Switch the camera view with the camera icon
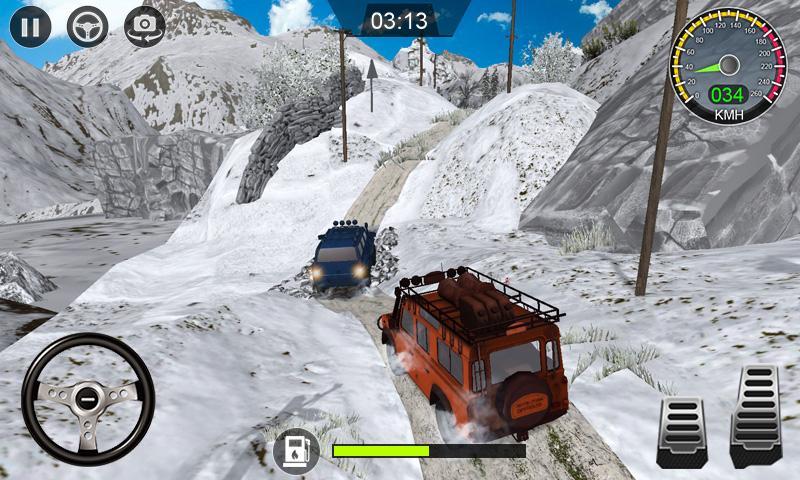 (x=145, y=26)
